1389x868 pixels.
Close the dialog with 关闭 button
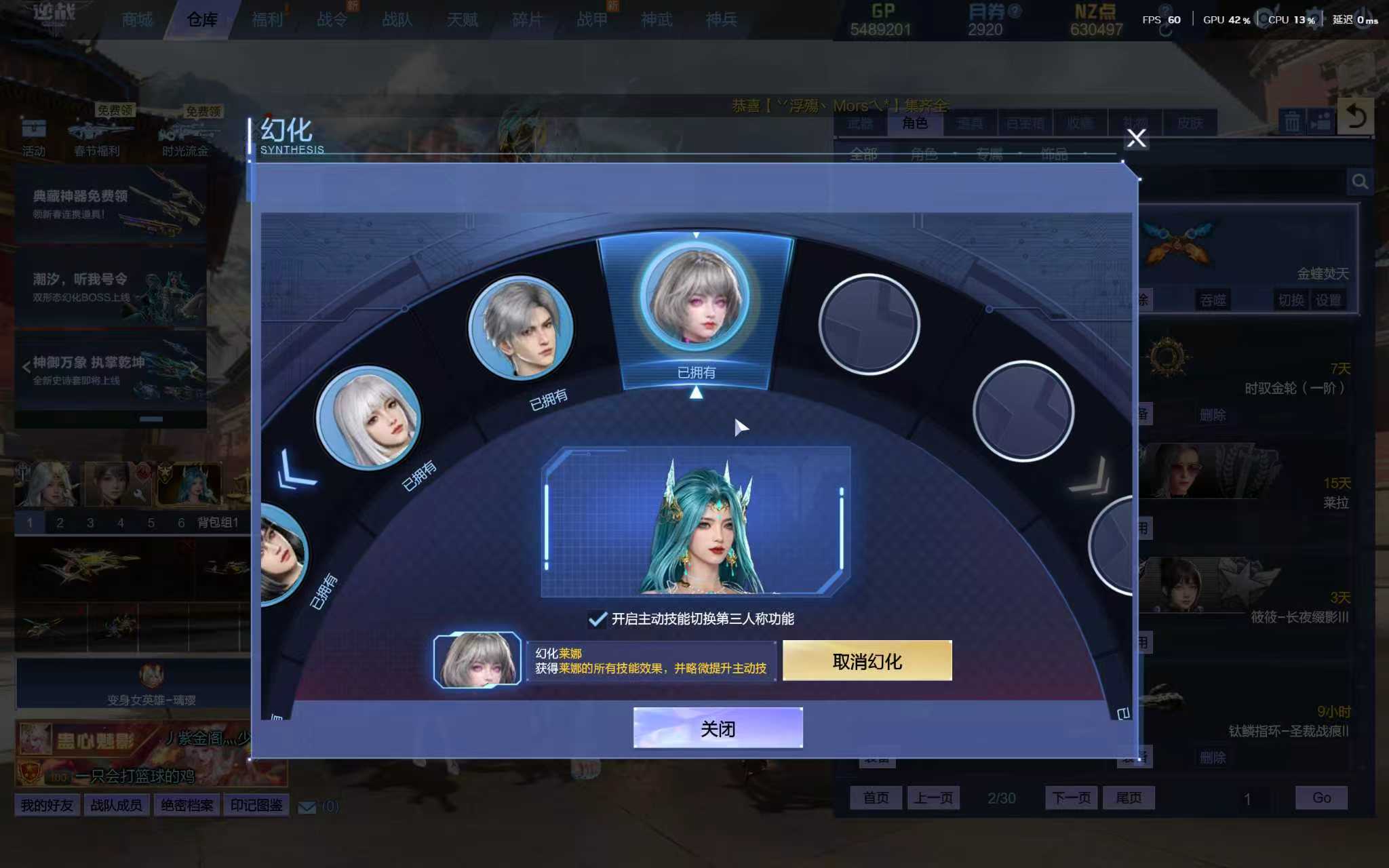click(718, 728)
